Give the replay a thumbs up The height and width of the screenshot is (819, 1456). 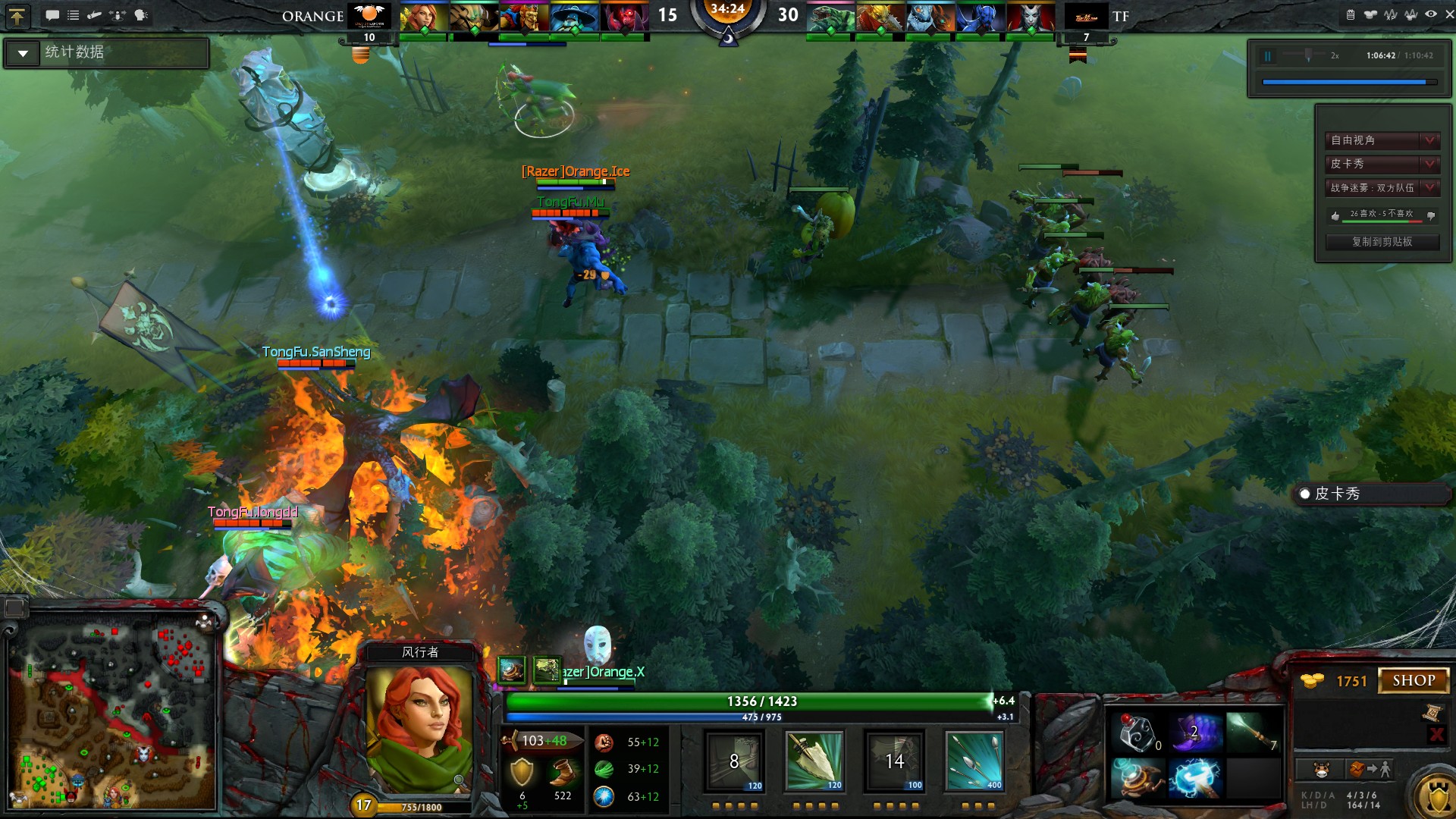[1335, 215]
